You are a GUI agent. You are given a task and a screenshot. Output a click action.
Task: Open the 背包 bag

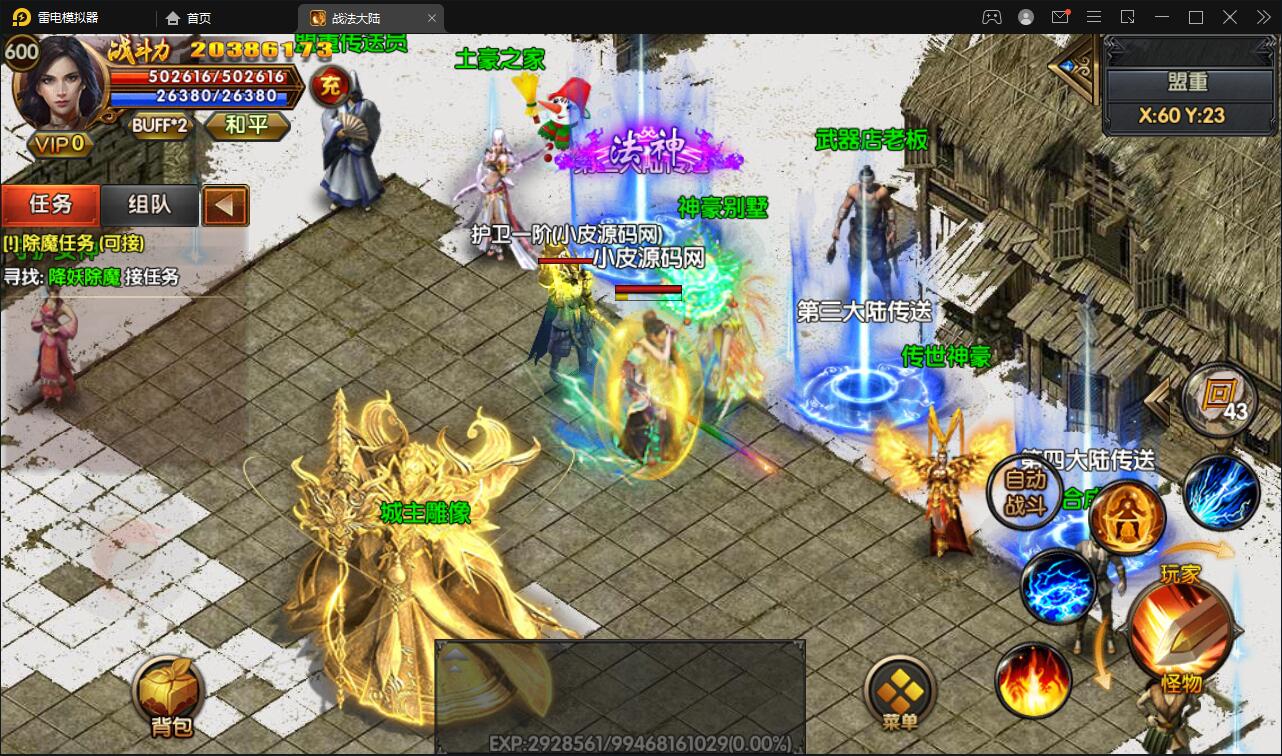(x=167, y=693)
